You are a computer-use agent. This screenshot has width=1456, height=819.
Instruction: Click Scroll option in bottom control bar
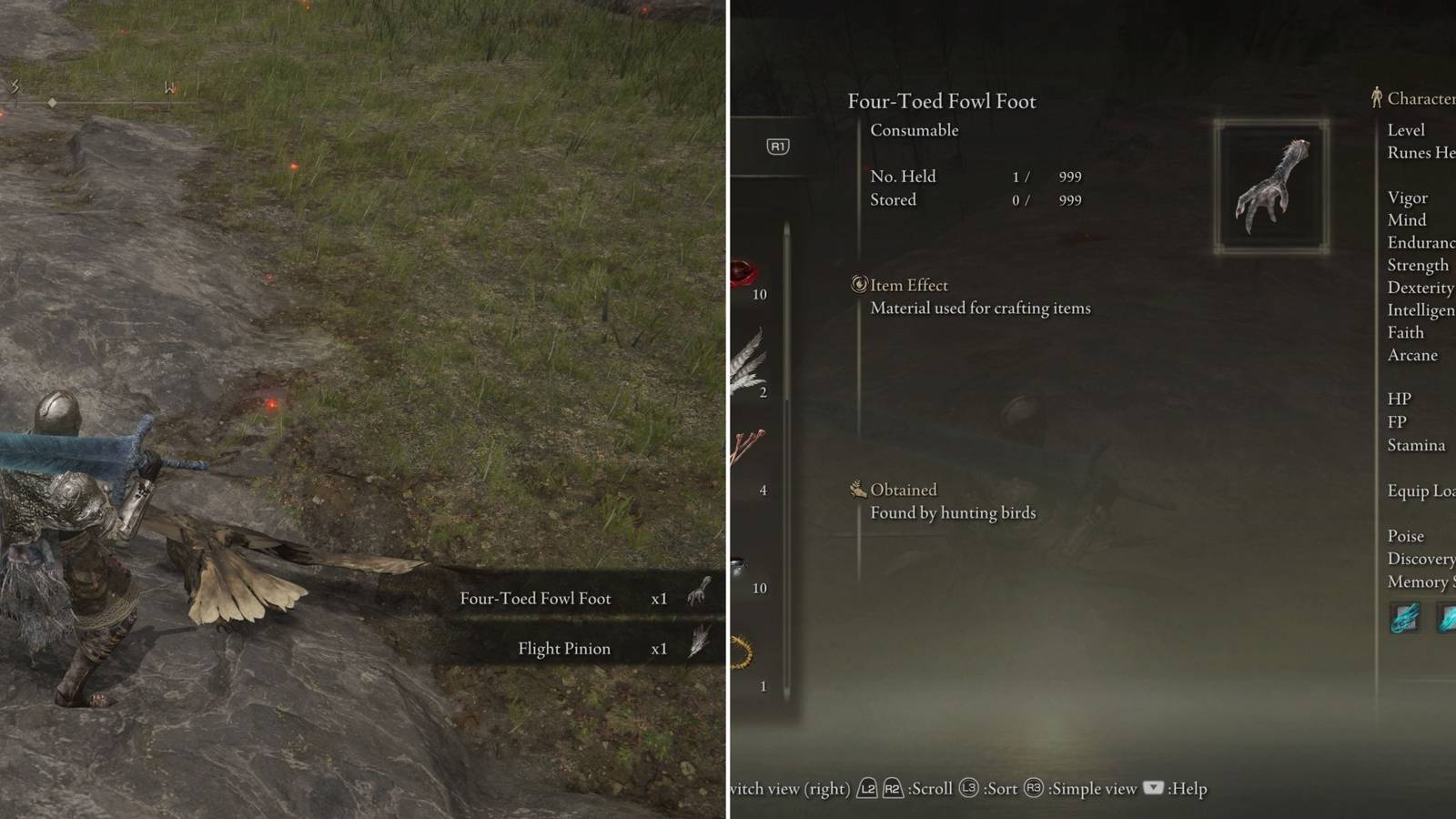928,788
